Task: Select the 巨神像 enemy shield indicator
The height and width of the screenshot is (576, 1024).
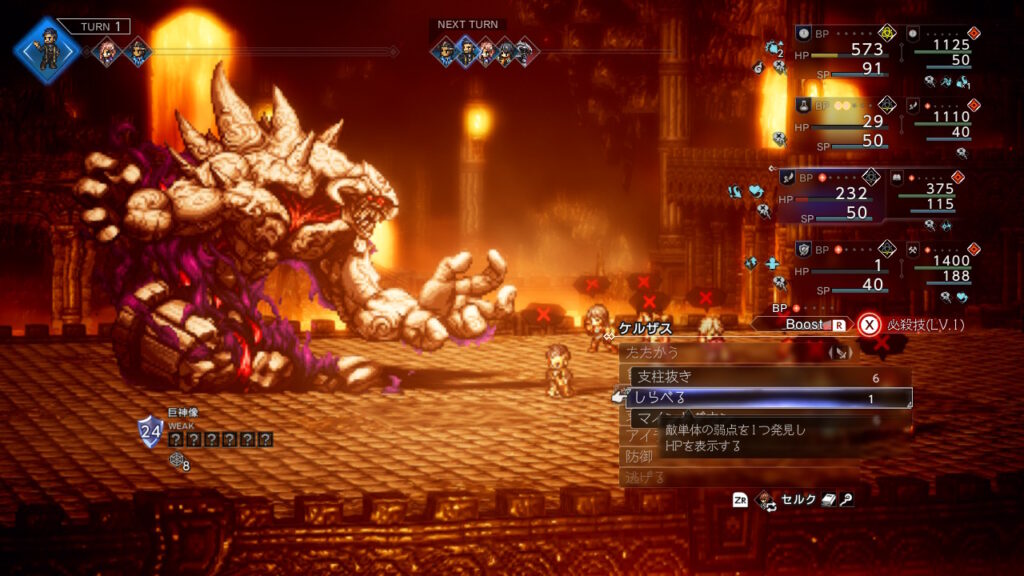Action: pyautogui.click(x=150, y=431)
